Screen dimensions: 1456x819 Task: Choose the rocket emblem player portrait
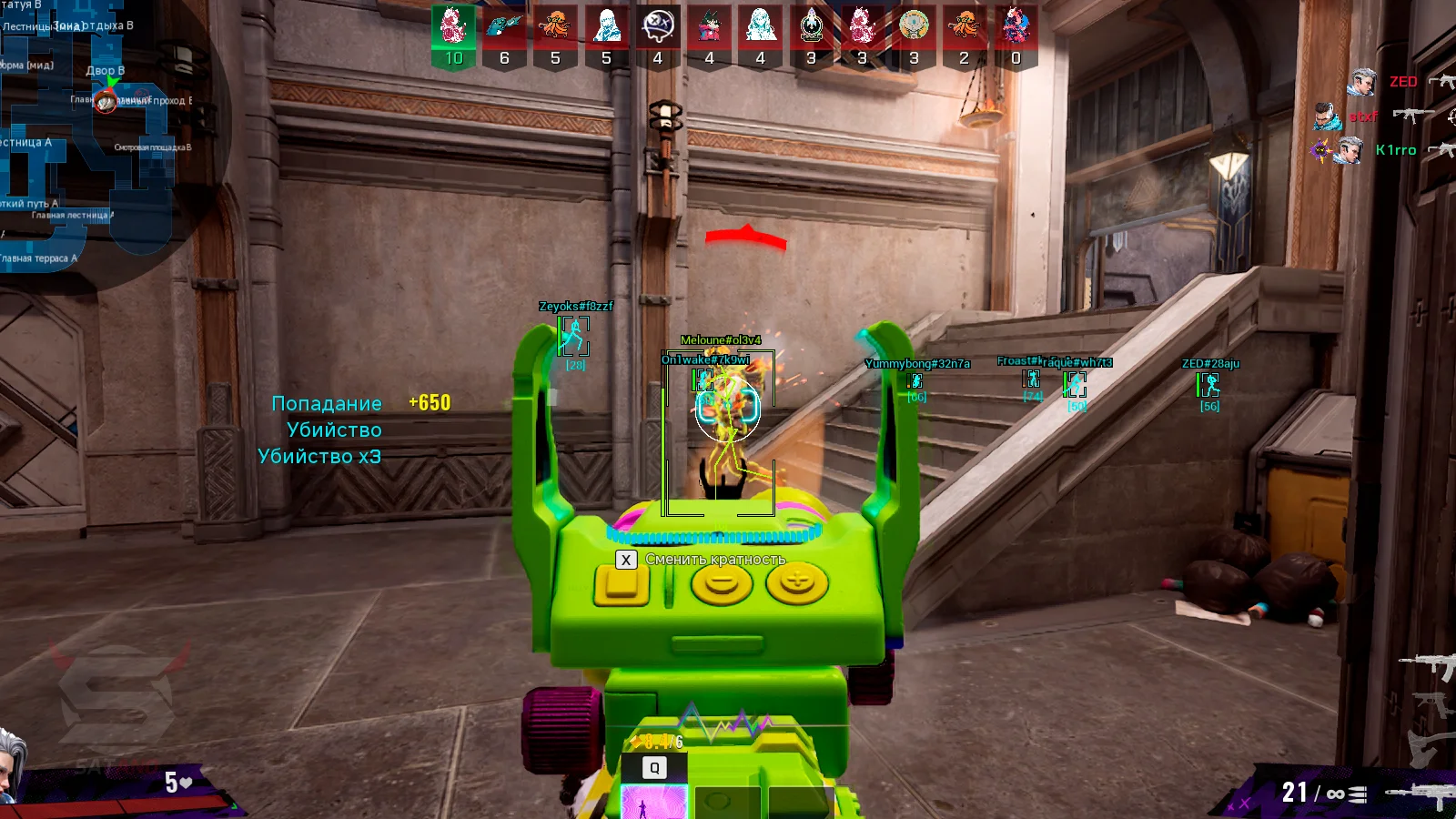pos(811,27)
